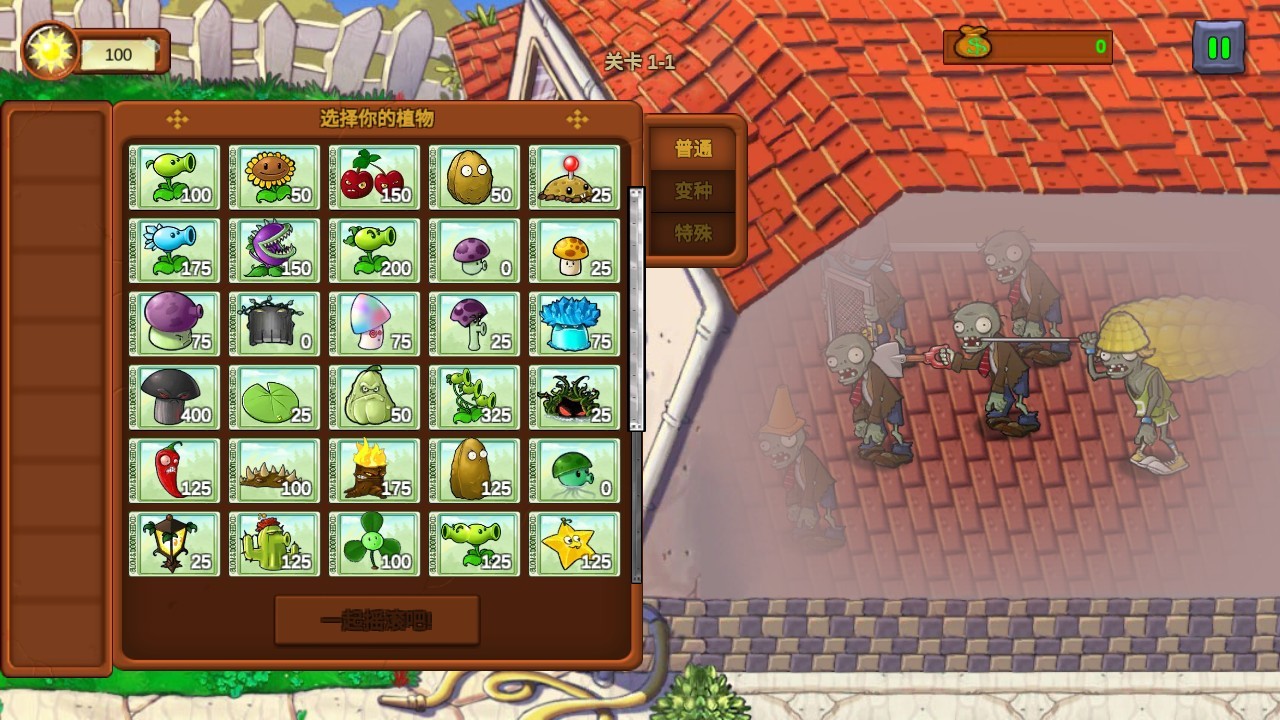The height and width of the screenshot is (720, 1280).
Task: Select the Potato Mine seed card
Action: [x=574, y=177]
